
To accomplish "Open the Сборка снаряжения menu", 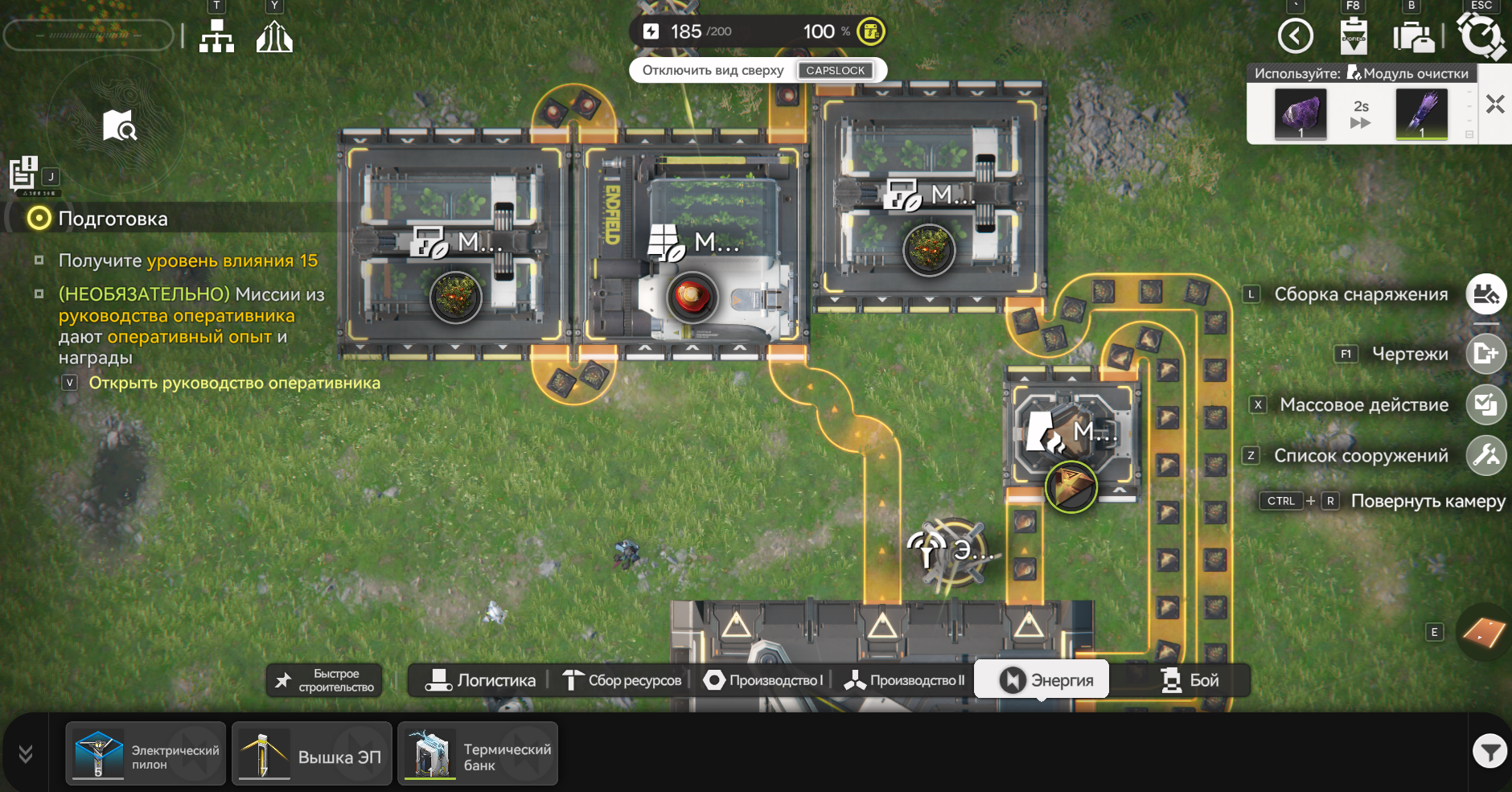I will coord(1485,294).
